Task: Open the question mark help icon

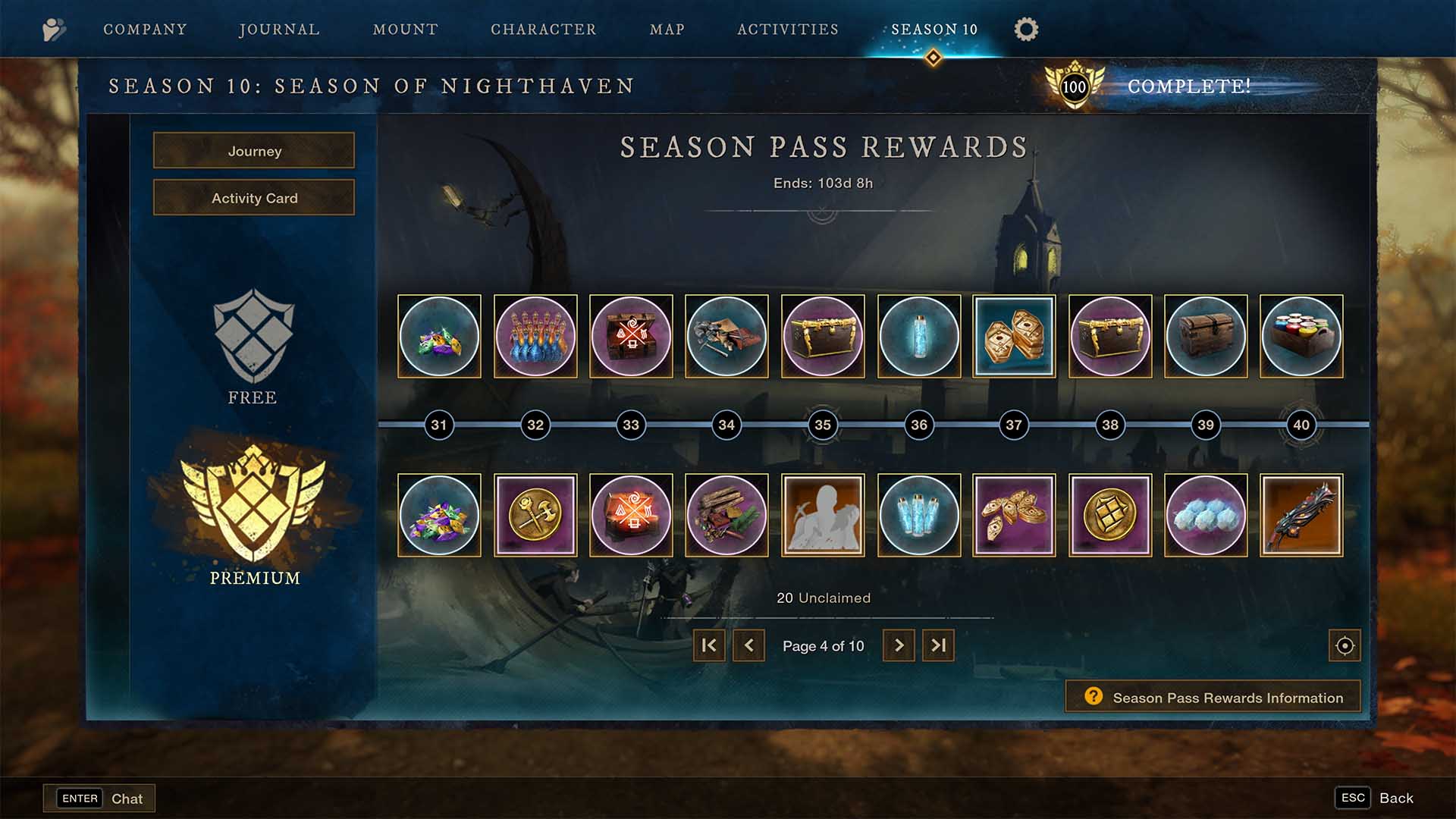Action: pos(1092,696)
